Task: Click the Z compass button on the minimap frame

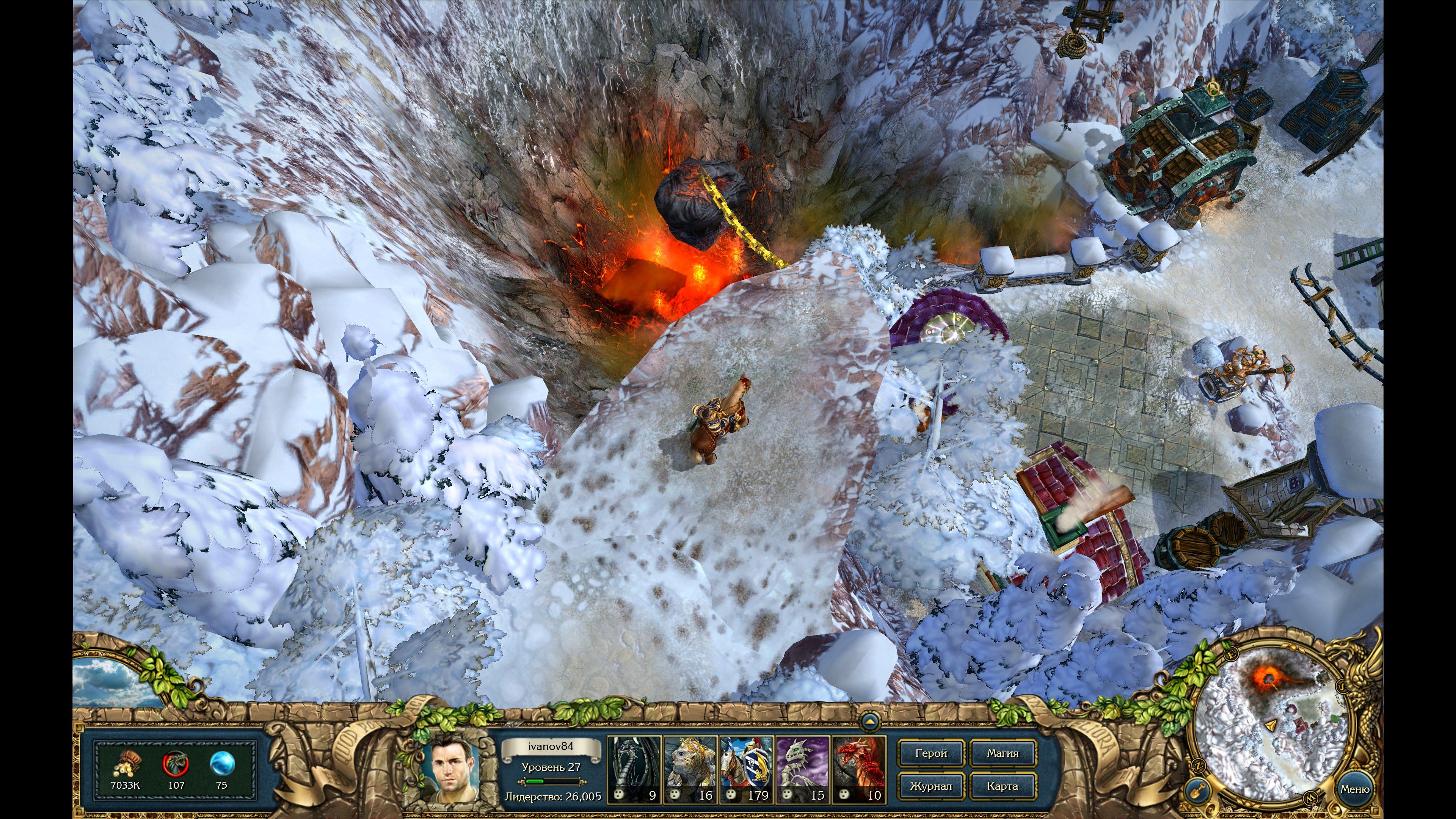Action: tap(1198, 766)
